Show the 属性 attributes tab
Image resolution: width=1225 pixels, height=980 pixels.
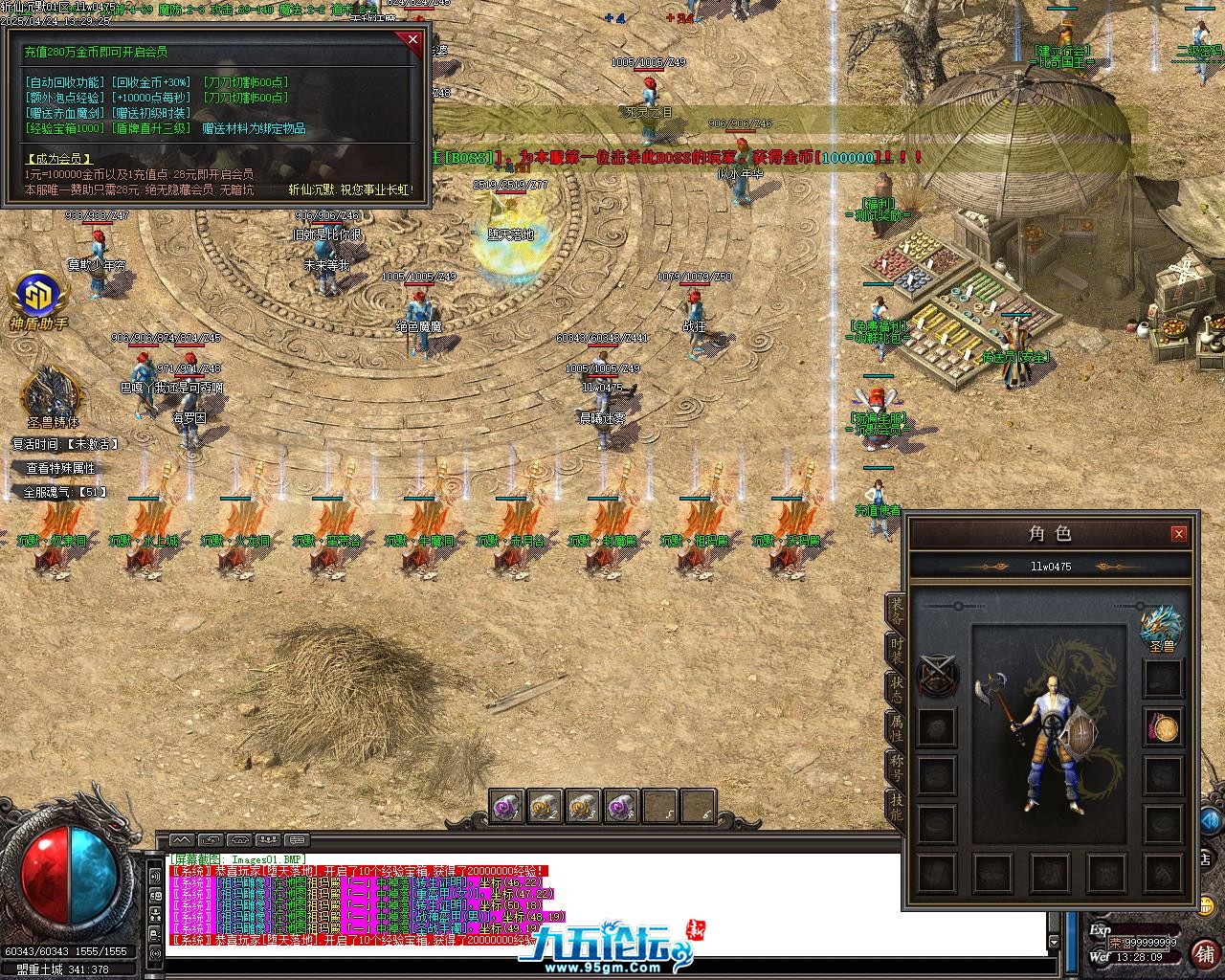point(896,727)
